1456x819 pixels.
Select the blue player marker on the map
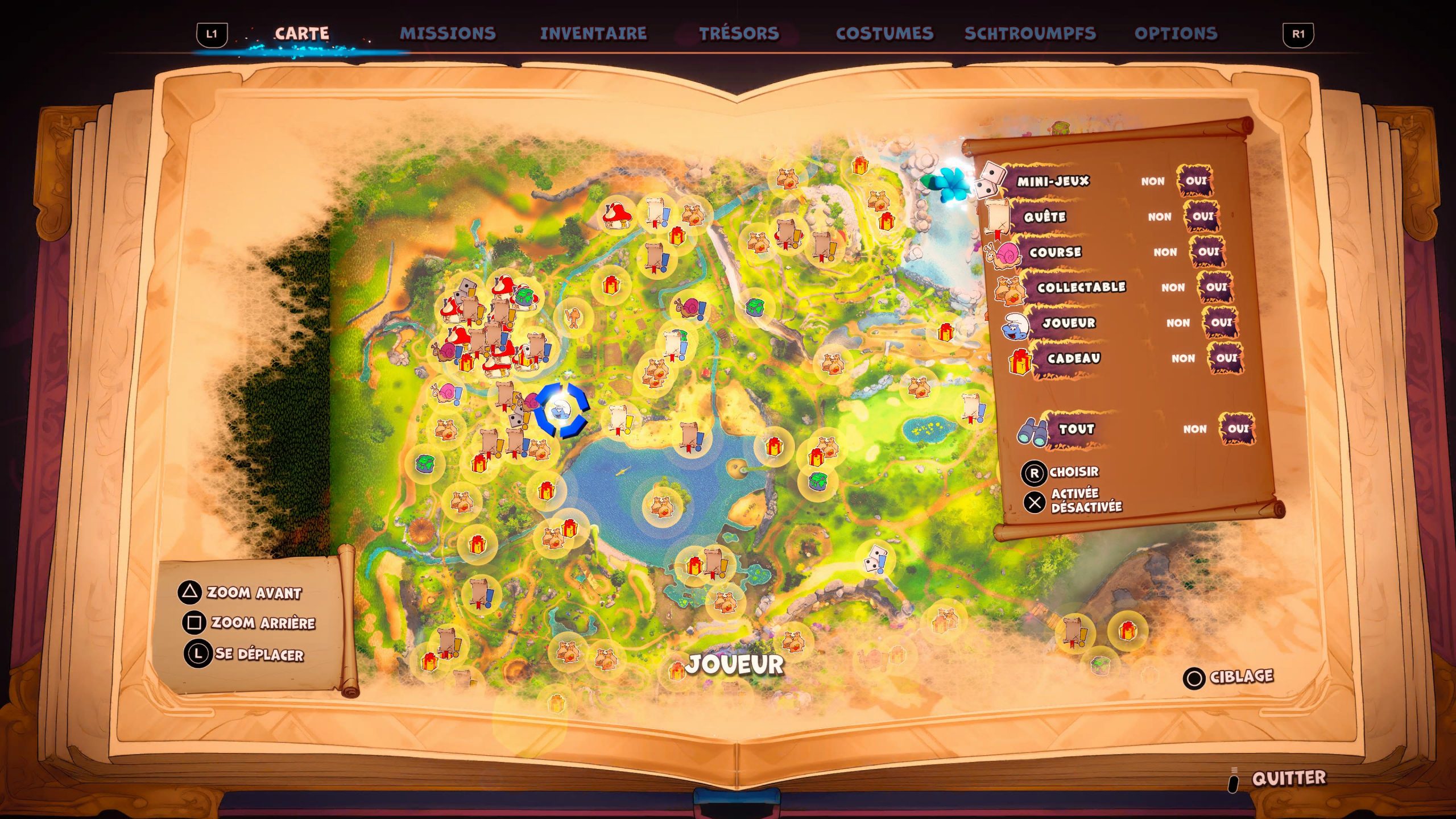[x=561, y=411]
